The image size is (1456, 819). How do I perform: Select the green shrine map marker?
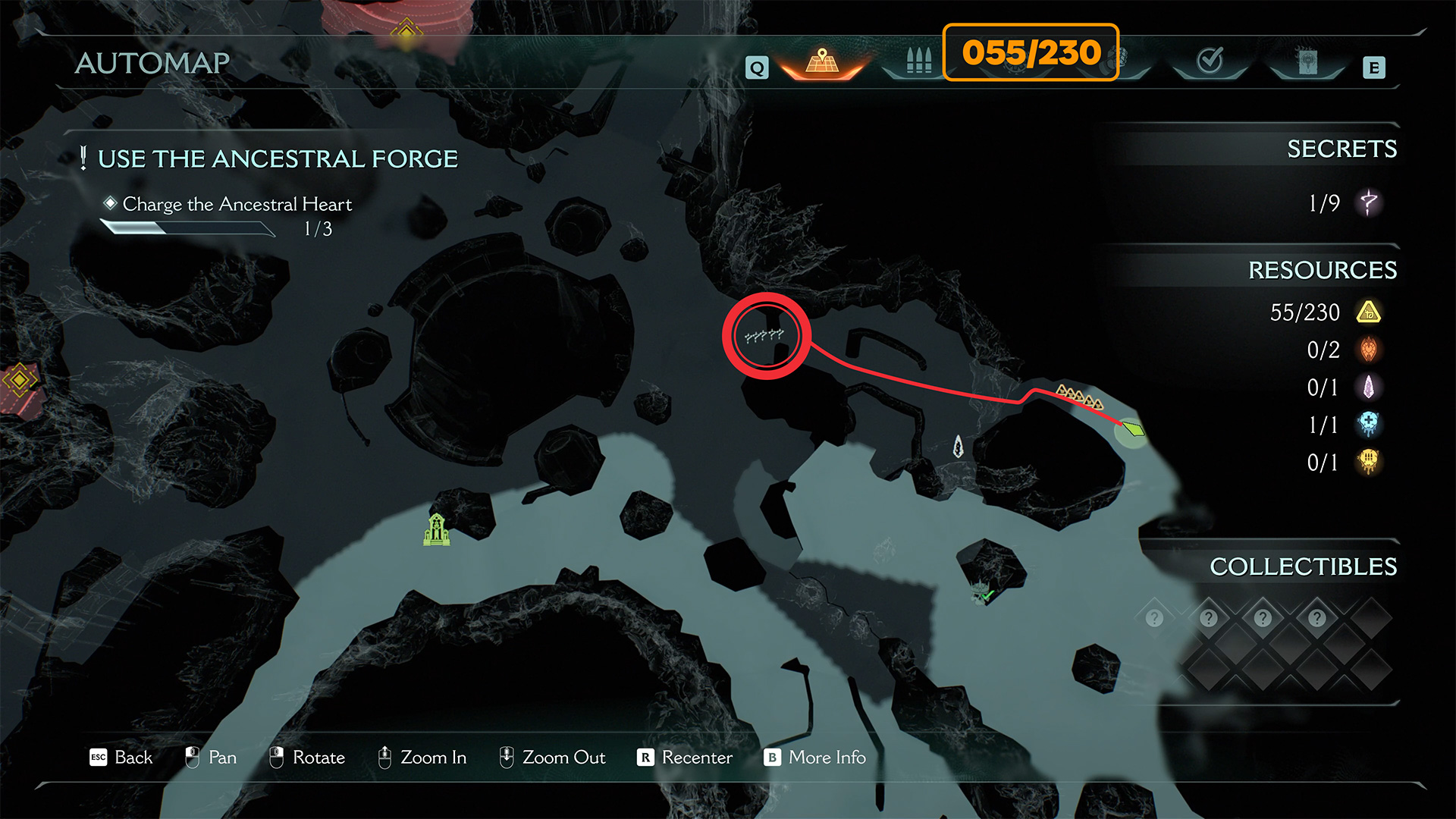click(x=437, y=529)
